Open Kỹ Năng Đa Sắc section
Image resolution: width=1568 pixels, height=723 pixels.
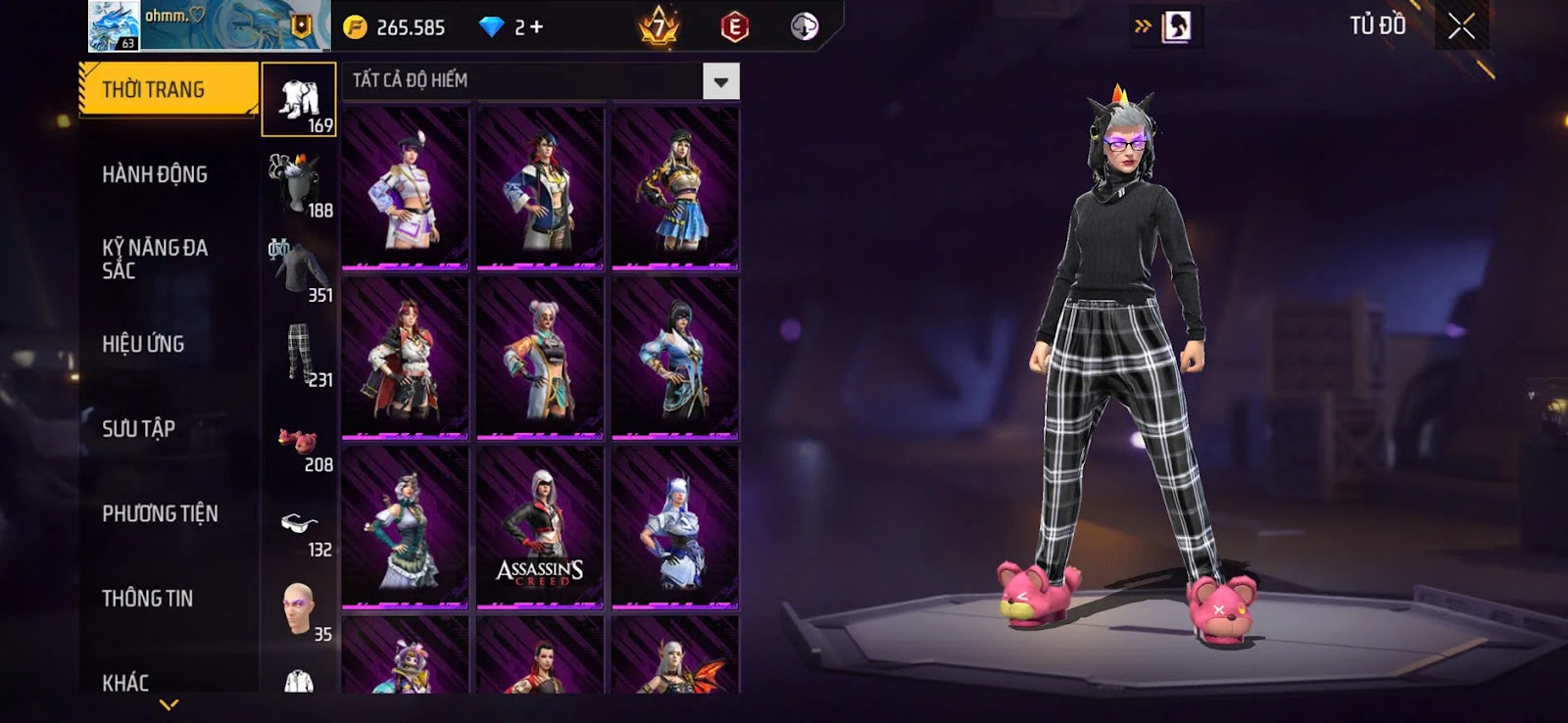pos(155,259)
